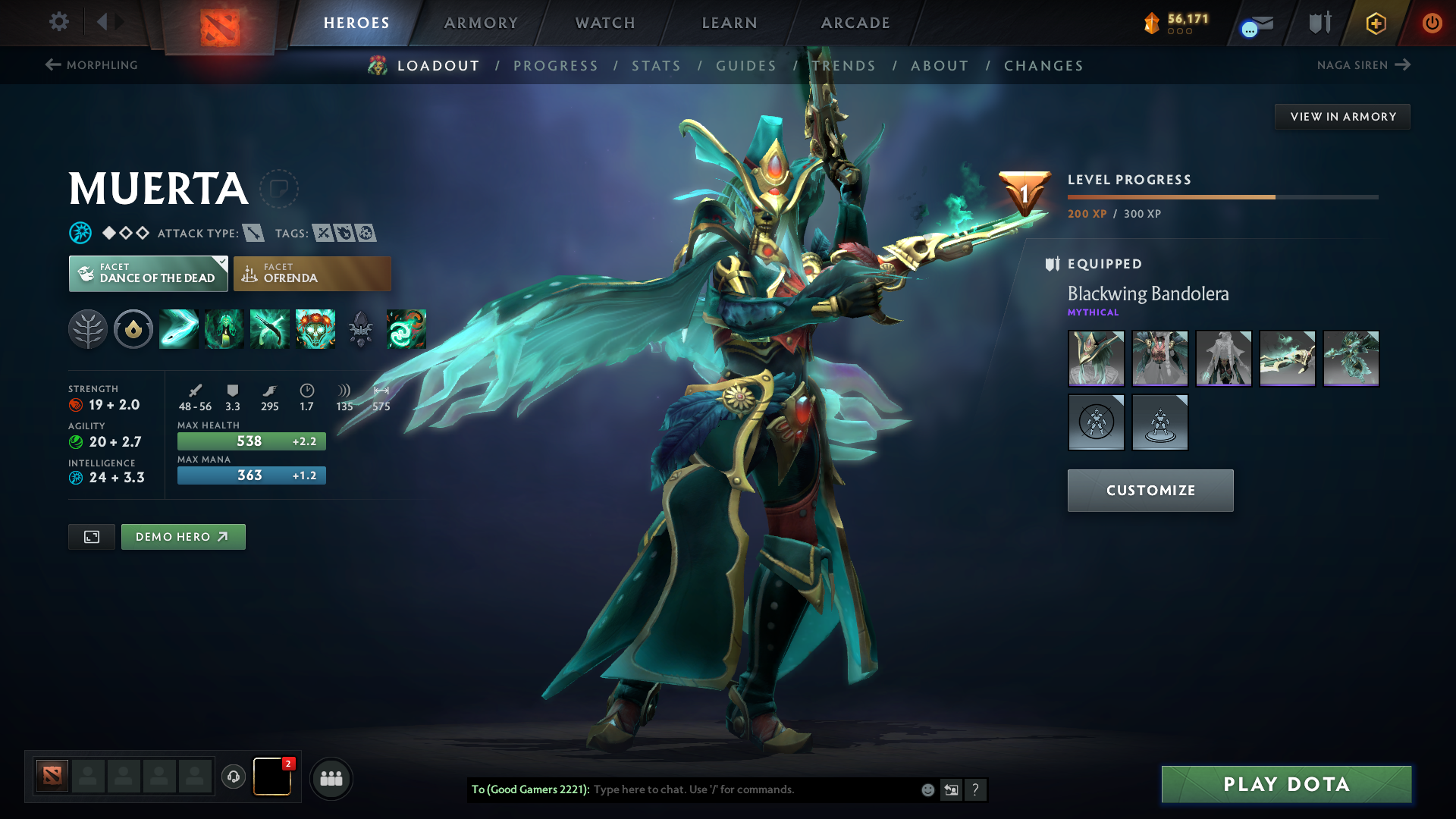Advance to Naga Siren with the right arrow
This screenshot has height=819, width=1456.
click(1401, 65)
